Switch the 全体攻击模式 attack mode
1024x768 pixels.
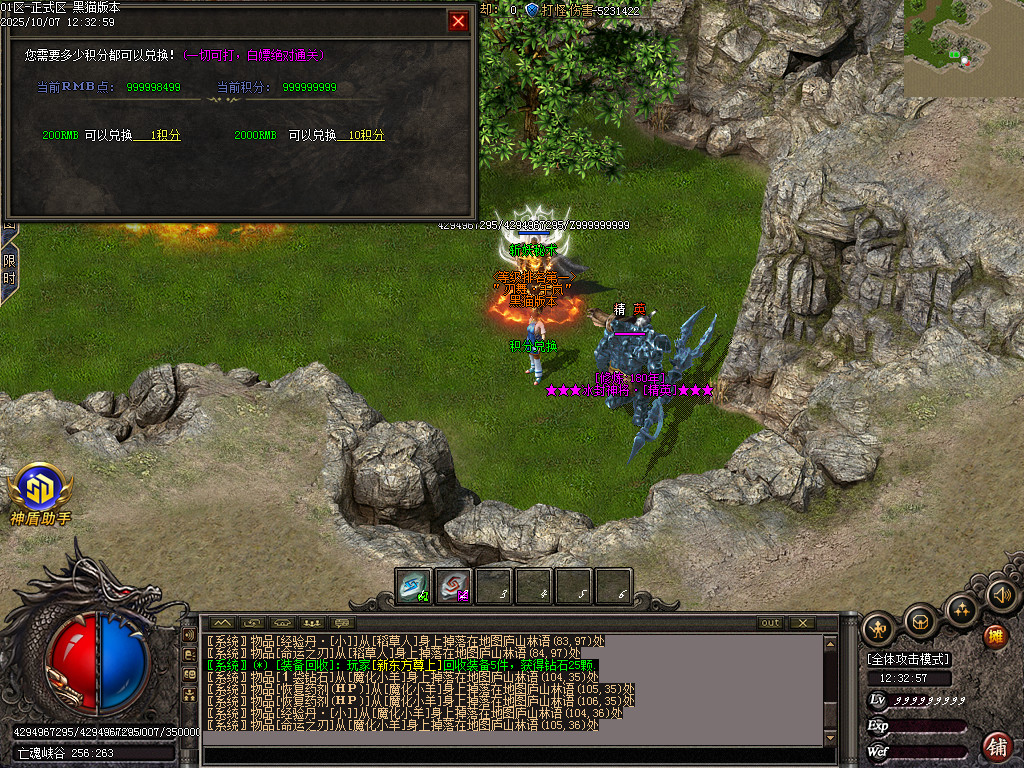click(909, 659)
